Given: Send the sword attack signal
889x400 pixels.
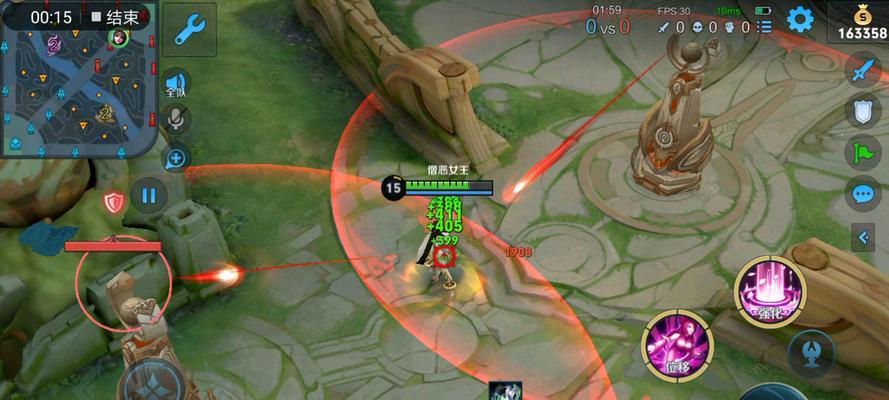Looking at the screenshot, I should click(x=862, y=70).
